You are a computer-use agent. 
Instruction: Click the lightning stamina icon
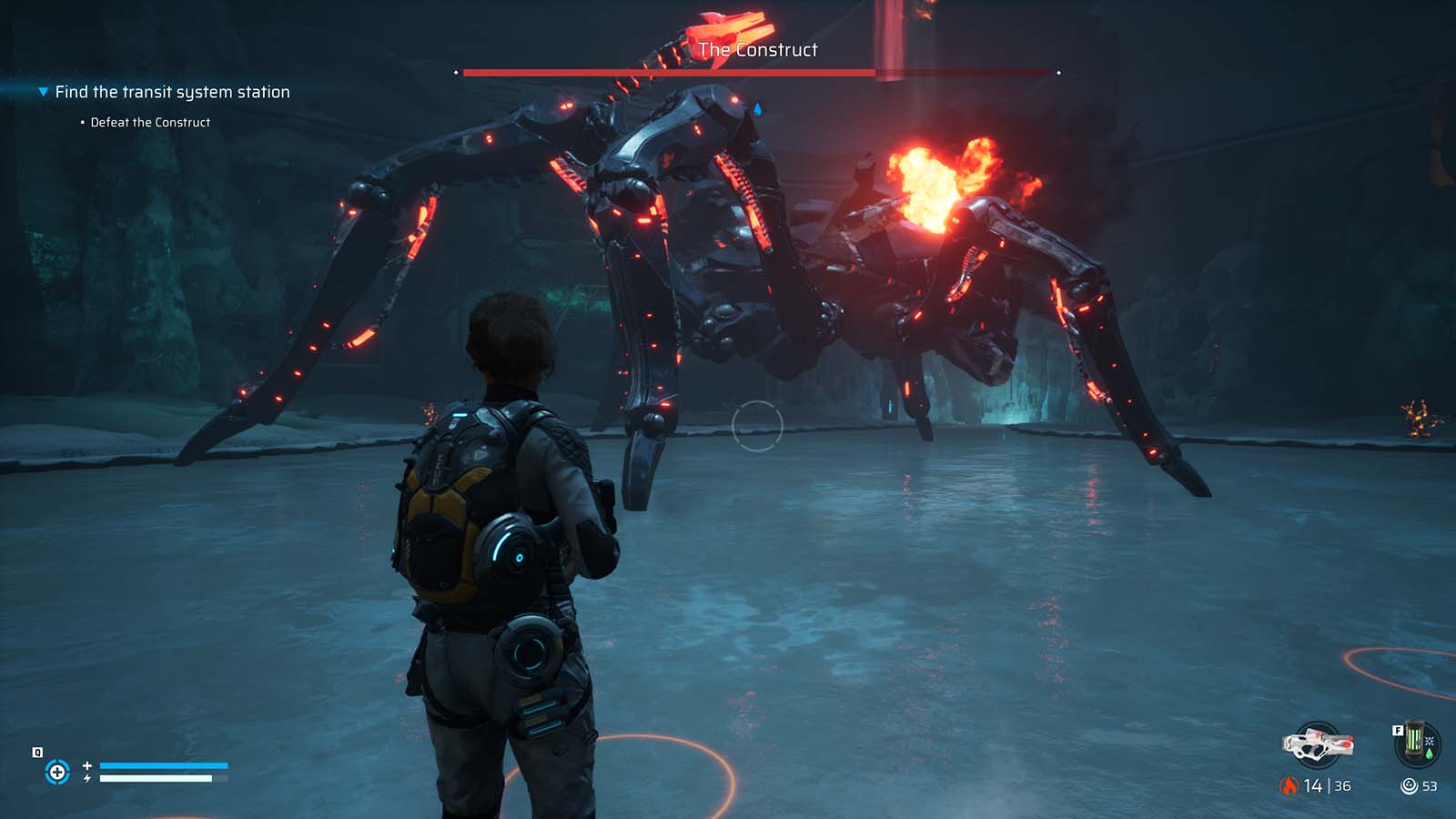[86, 778]
